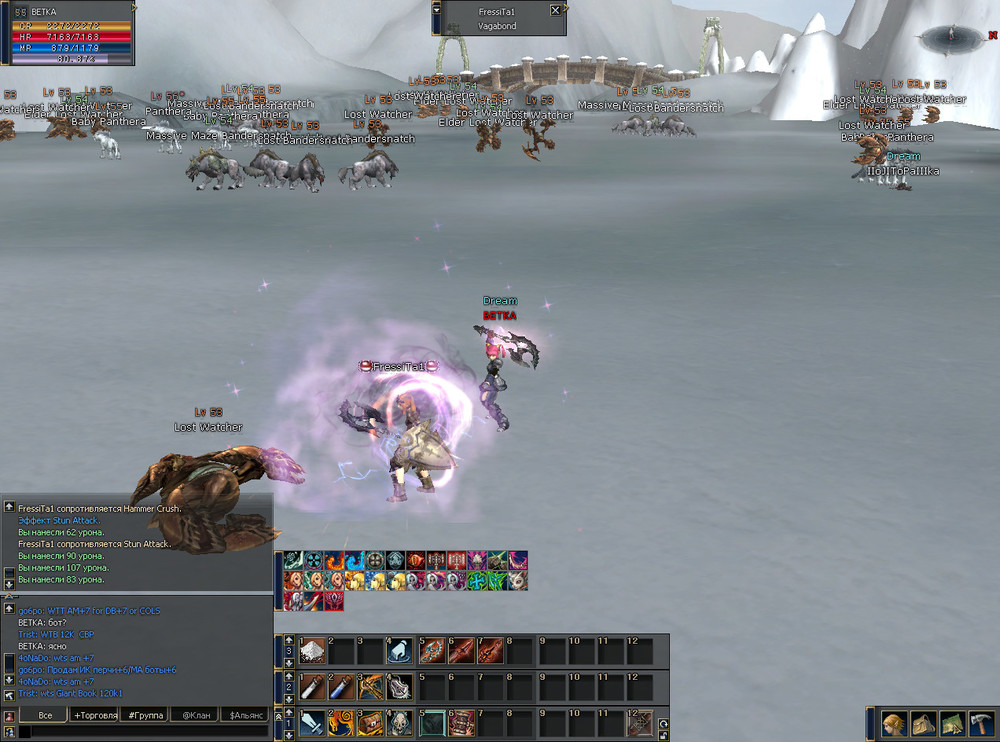Open the hammer icon in menu bar

tap(981, 723)
